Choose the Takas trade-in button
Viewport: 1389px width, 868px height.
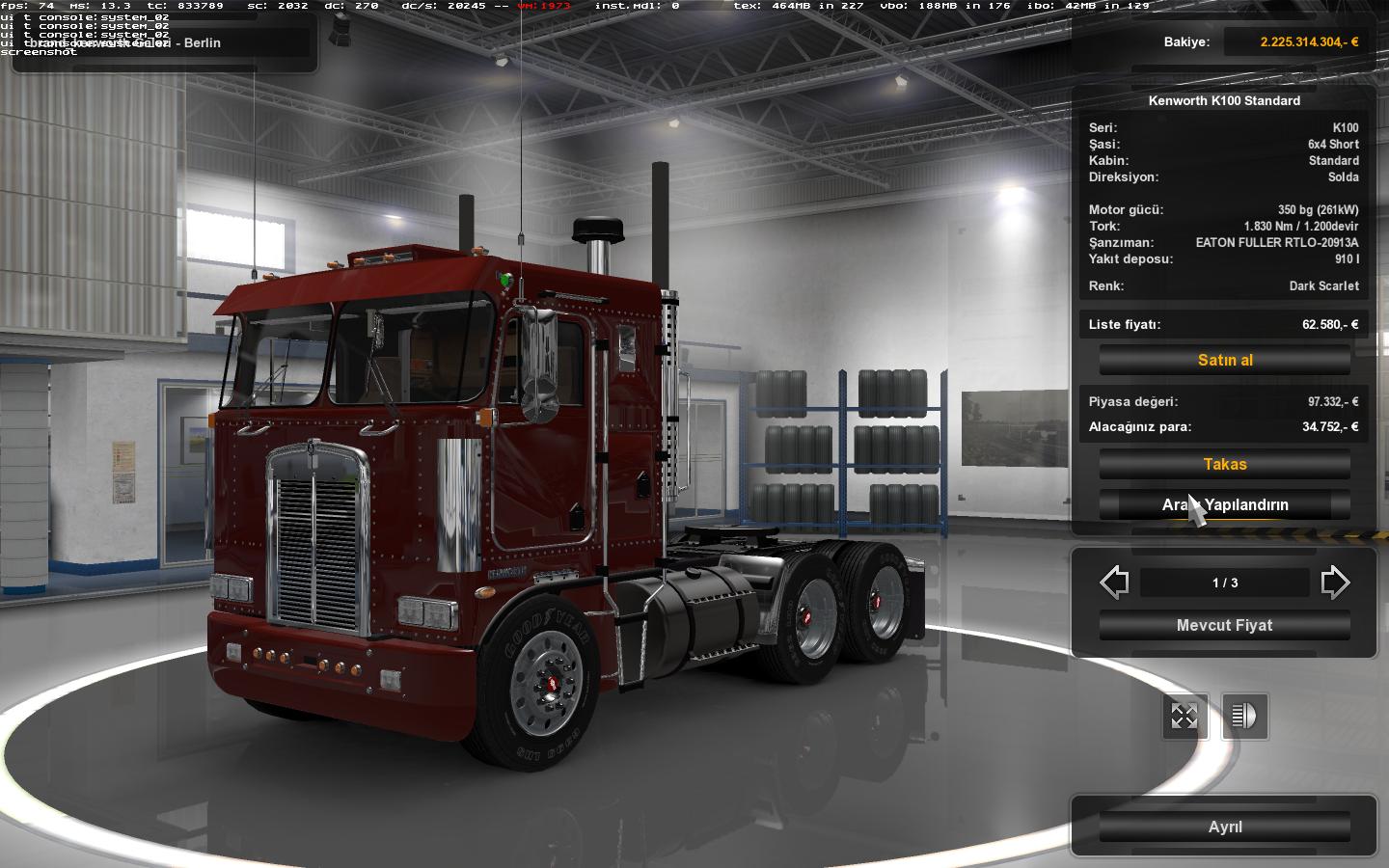click(x=1225, y=464)
